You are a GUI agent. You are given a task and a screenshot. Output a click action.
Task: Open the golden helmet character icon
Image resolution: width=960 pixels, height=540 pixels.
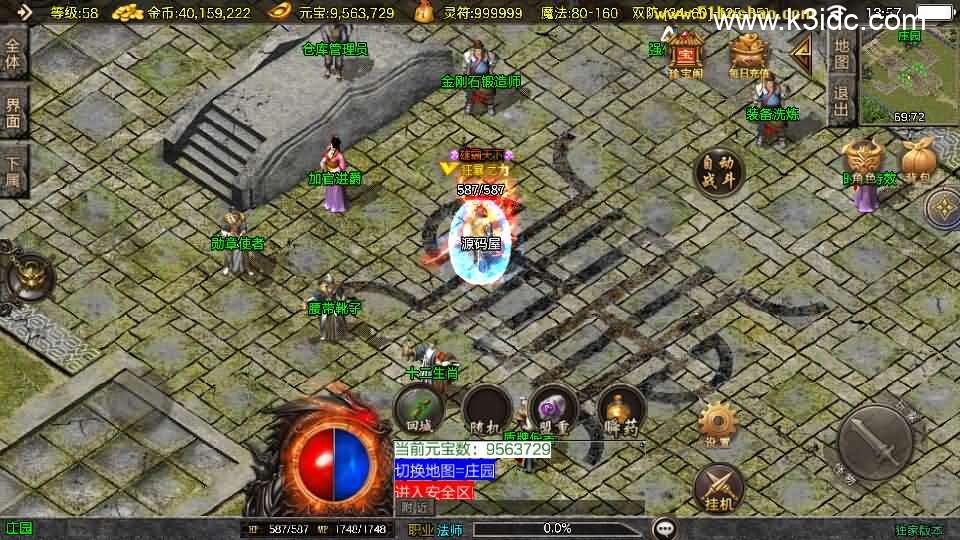(864, 160)
